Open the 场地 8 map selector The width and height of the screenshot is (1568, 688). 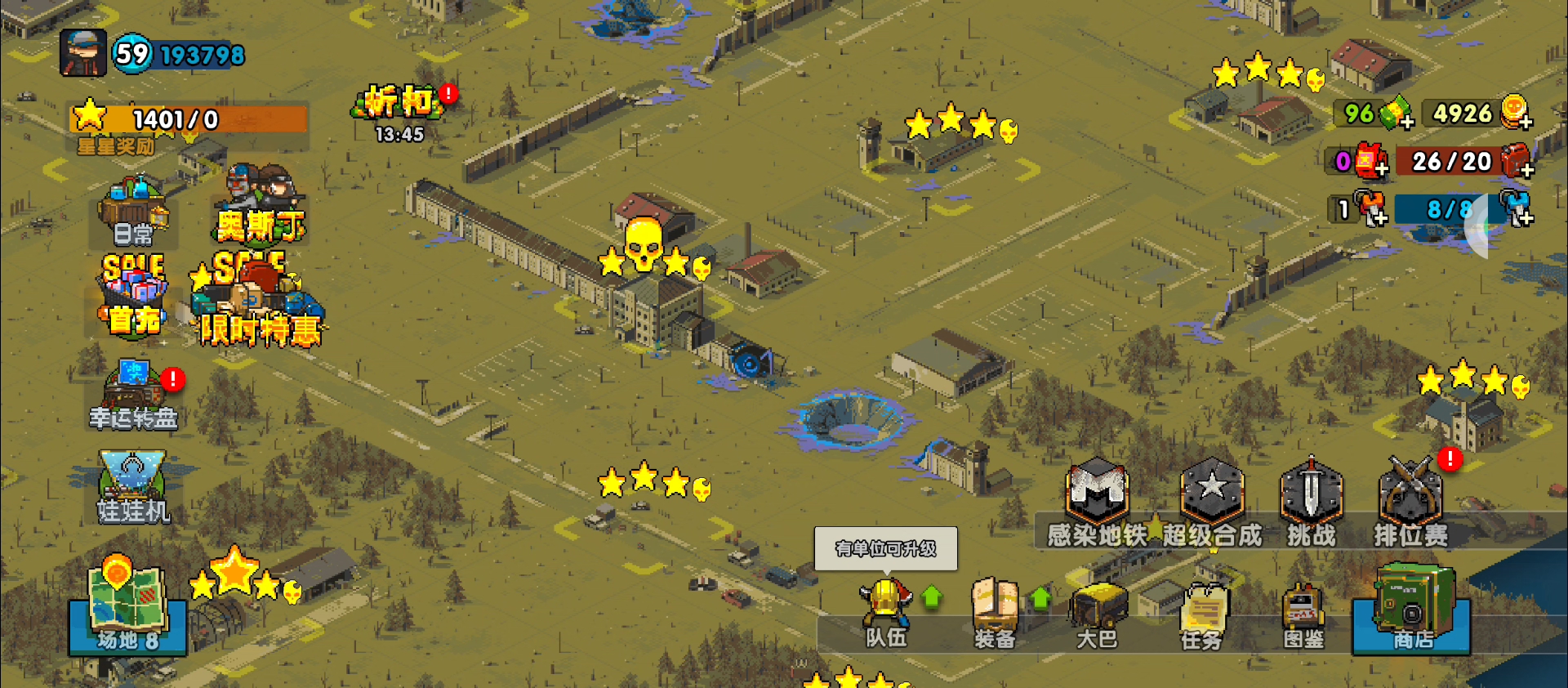click(128, 610)
